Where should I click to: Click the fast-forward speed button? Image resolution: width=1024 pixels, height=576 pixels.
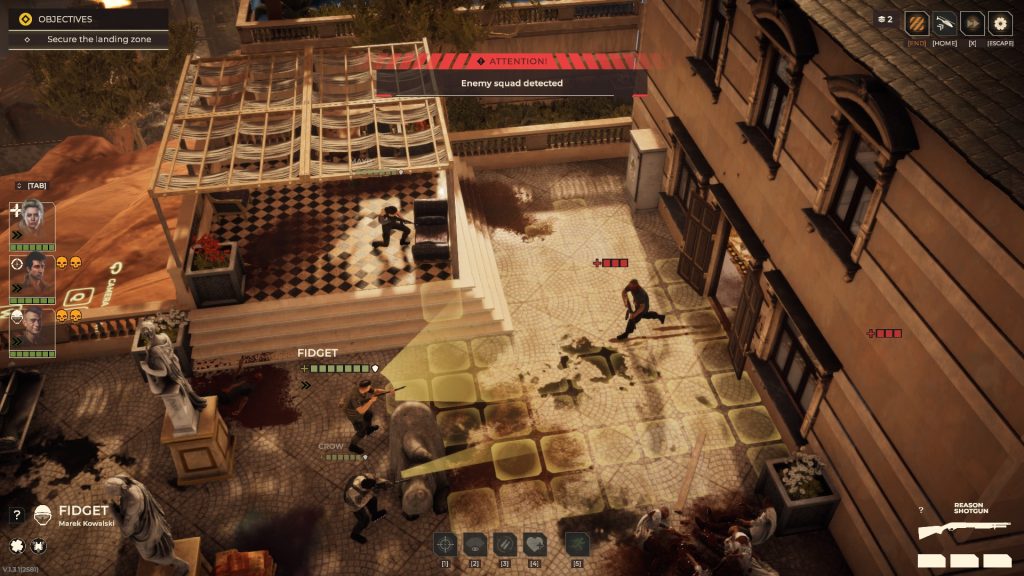972,24
